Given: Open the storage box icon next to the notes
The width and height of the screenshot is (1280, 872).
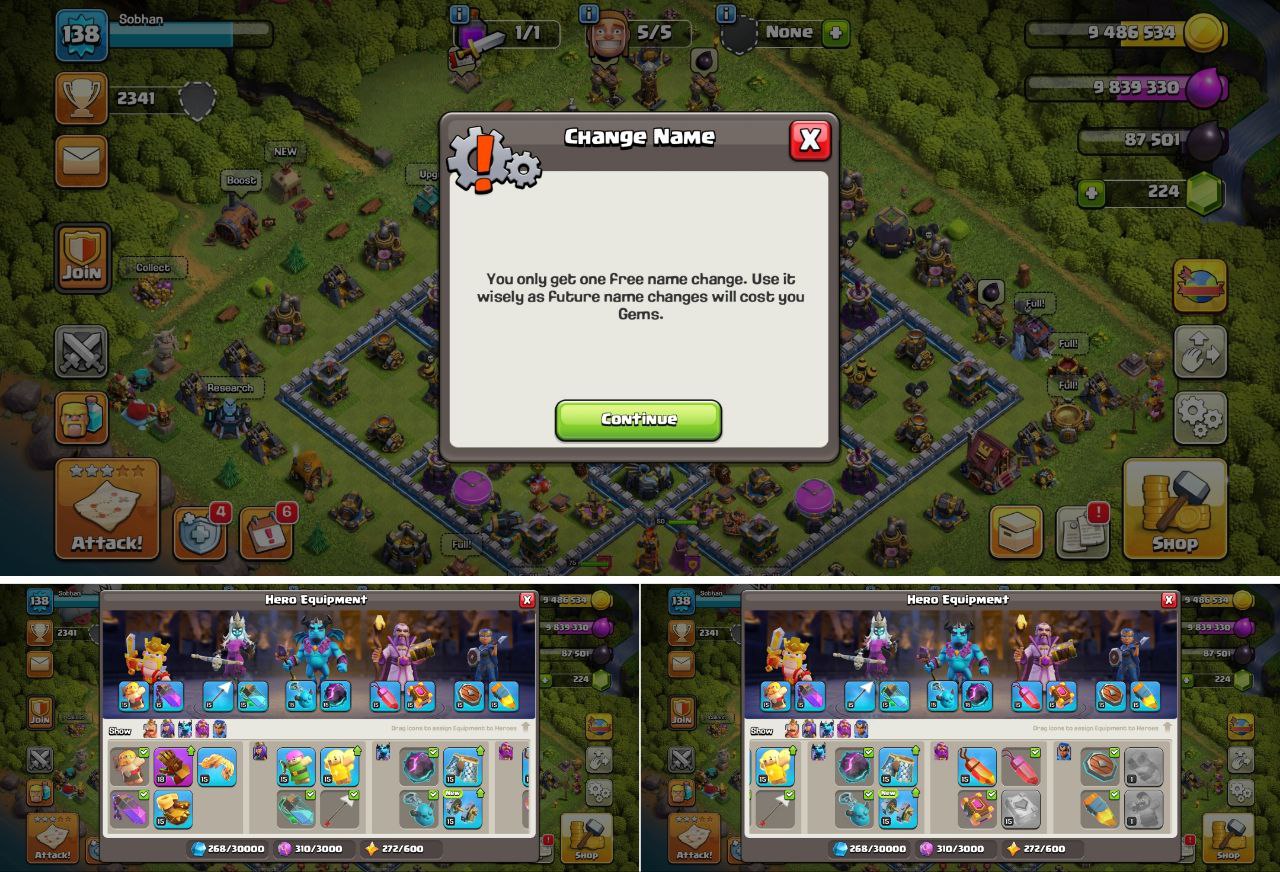Looking at the screenshot, I should (x=1016, y=533).
